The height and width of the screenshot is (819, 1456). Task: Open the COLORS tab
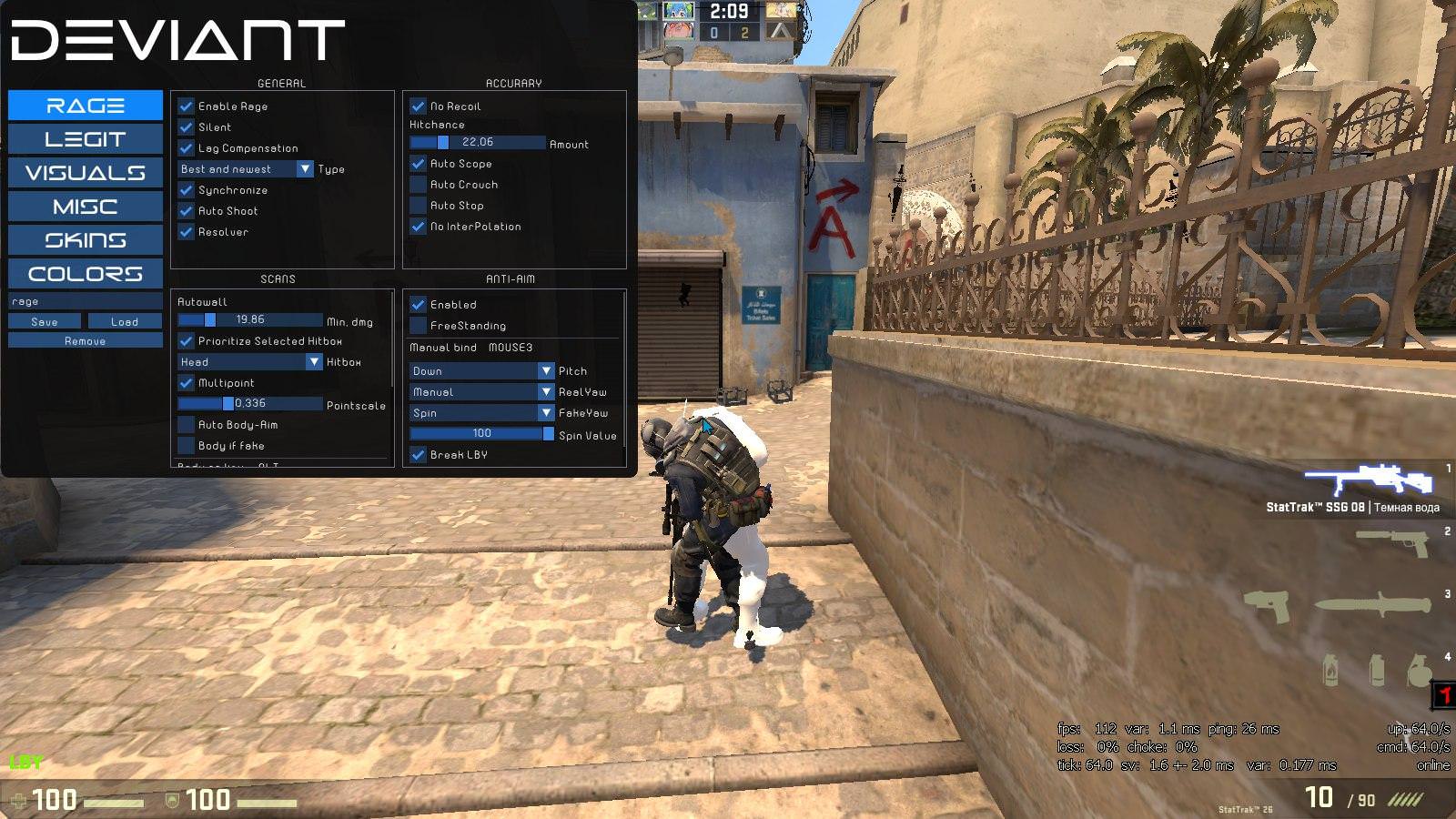pos(86,274)
